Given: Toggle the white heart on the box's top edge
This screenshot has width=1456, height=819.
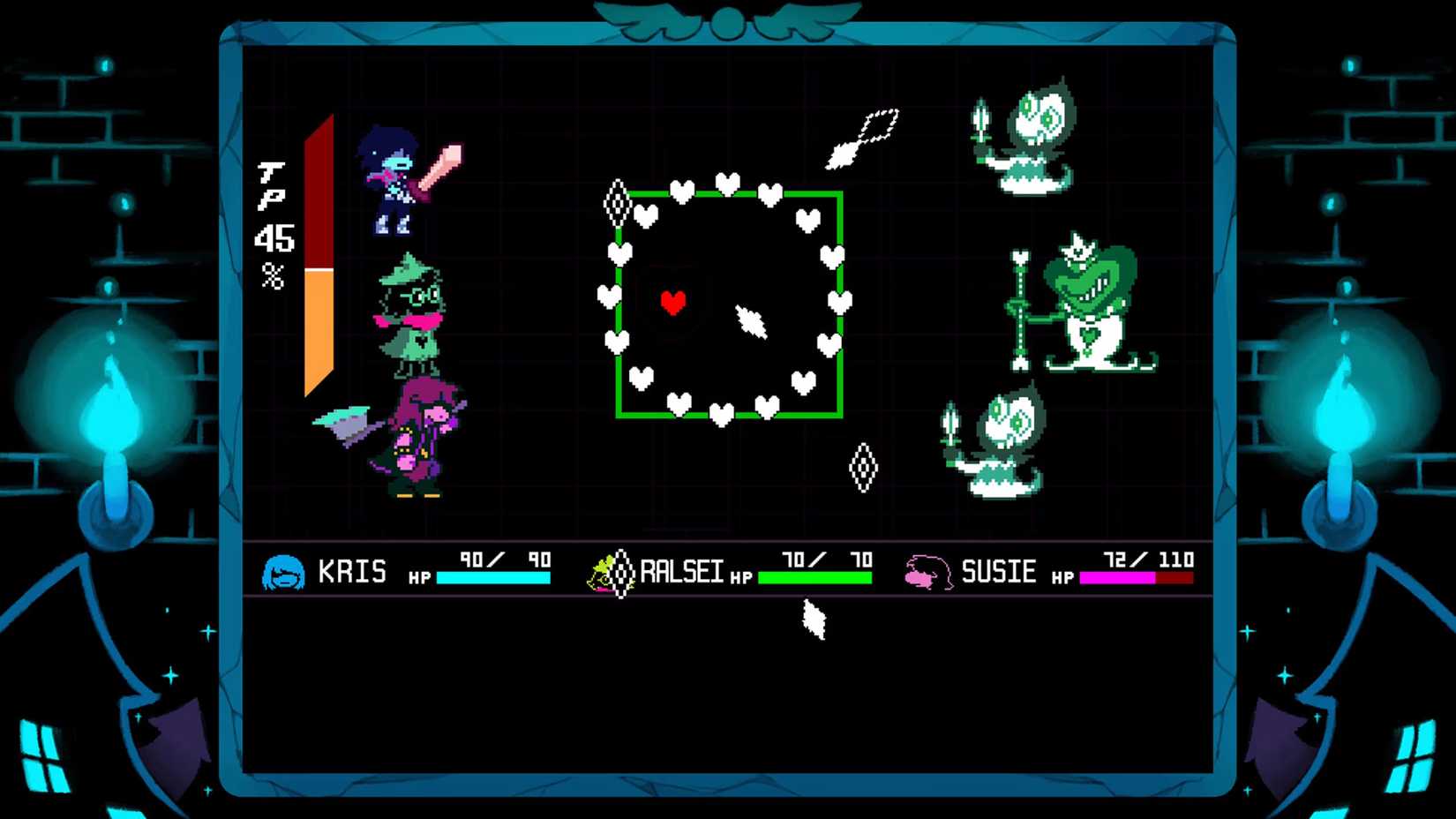Looking at the screenshot, I should click(725, 183).
